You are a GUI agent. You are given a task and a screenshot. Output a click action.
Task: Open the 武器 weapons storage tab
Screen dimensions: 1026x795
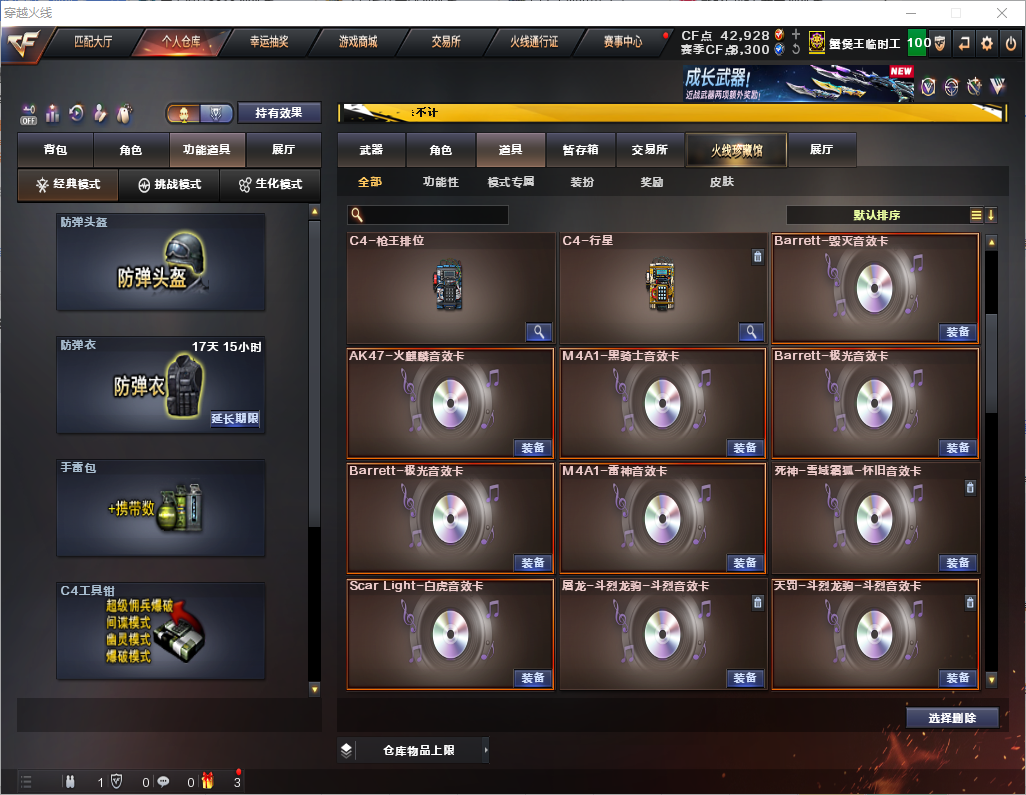(x=371, y=150)
